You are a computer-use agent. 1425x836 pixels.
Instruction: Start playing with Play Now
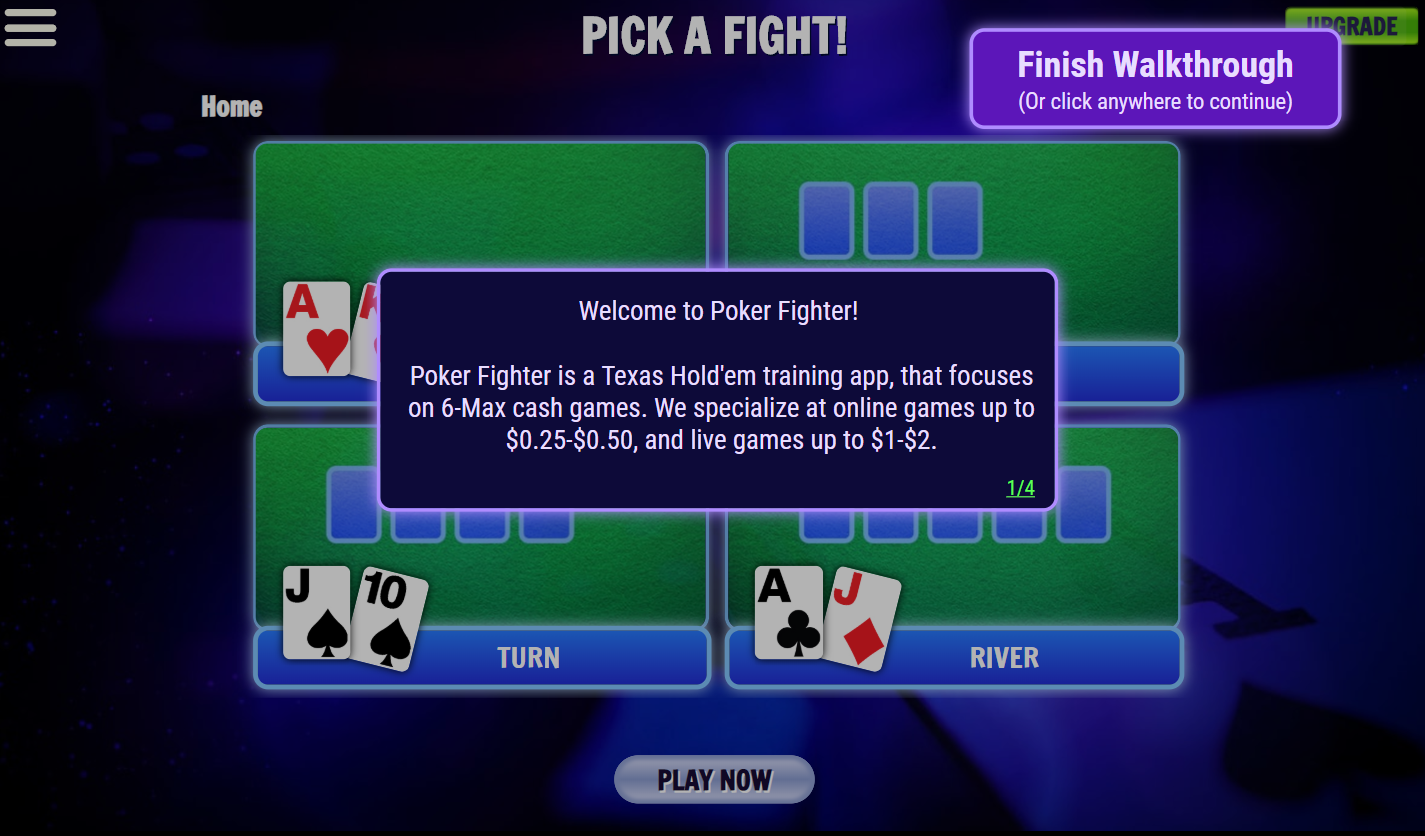(714, 780)
